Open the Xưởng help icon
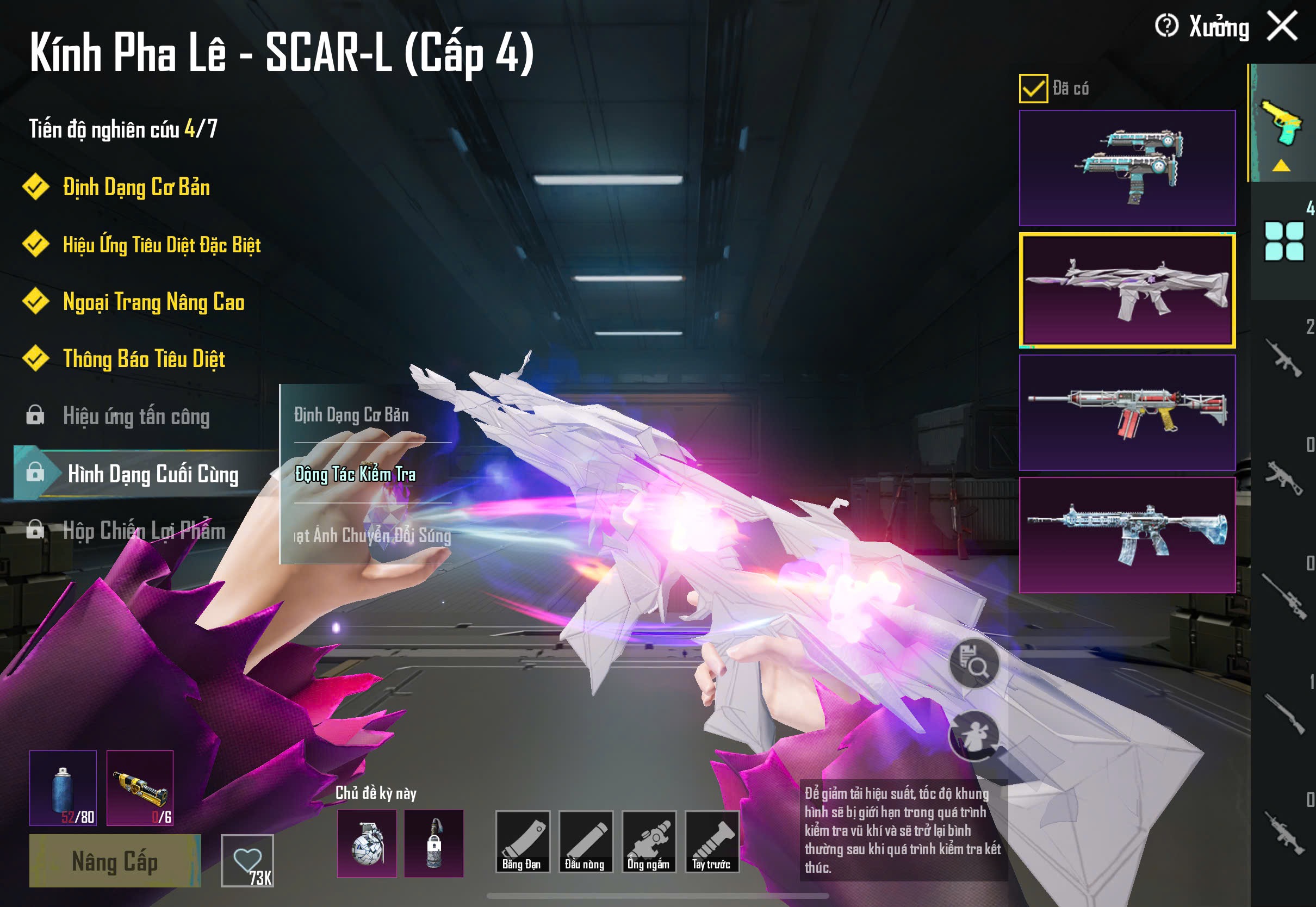 point(1166,26)
